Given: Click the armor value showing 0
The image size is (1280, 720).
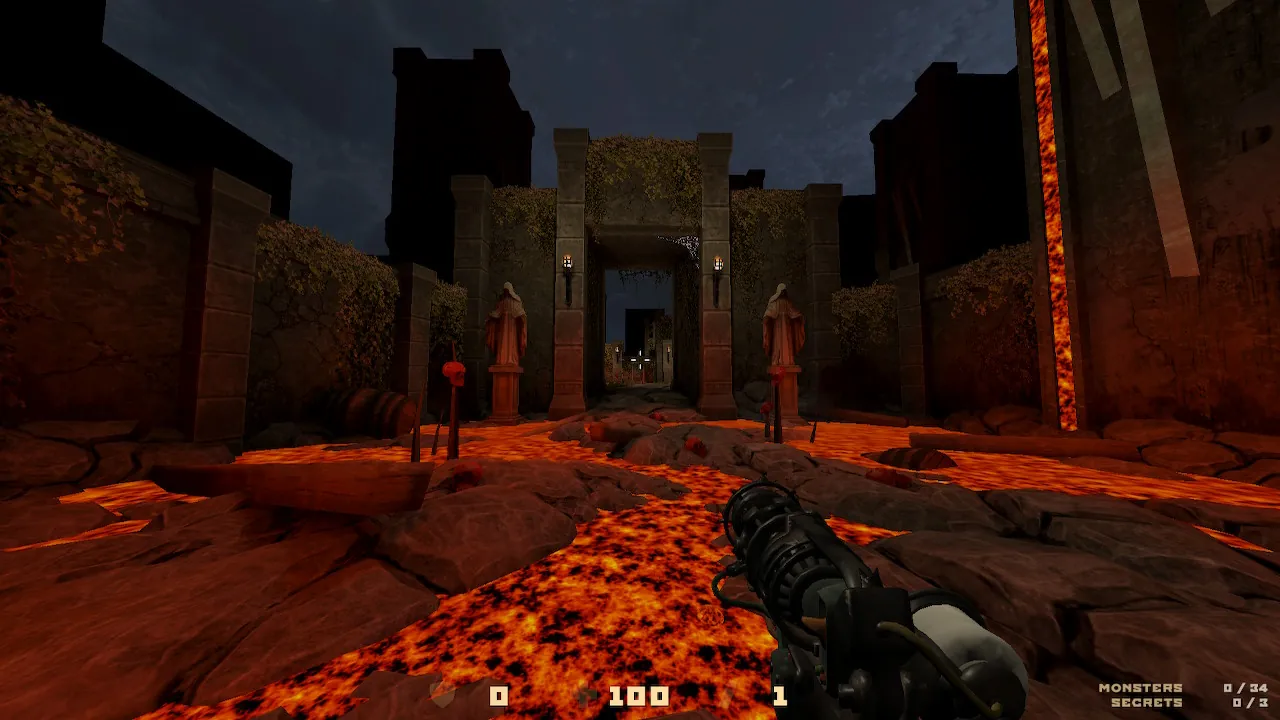Looking at the screenshot, I should [x=497, y=694].
